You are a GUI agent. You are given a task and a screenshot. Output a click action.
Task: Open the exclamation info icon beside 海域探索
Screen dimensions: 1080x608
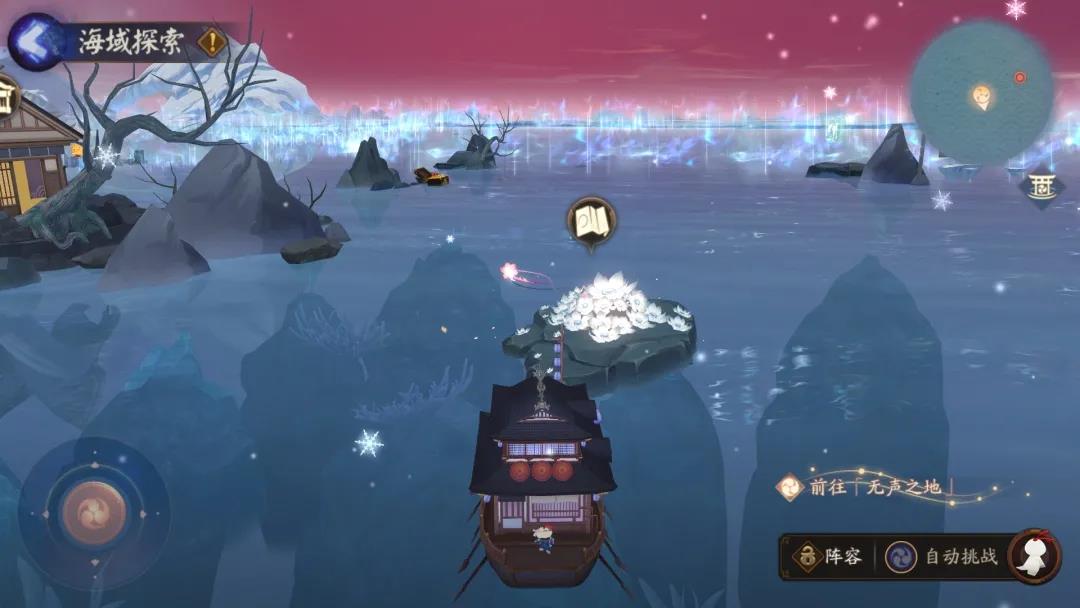coord(212,42)
